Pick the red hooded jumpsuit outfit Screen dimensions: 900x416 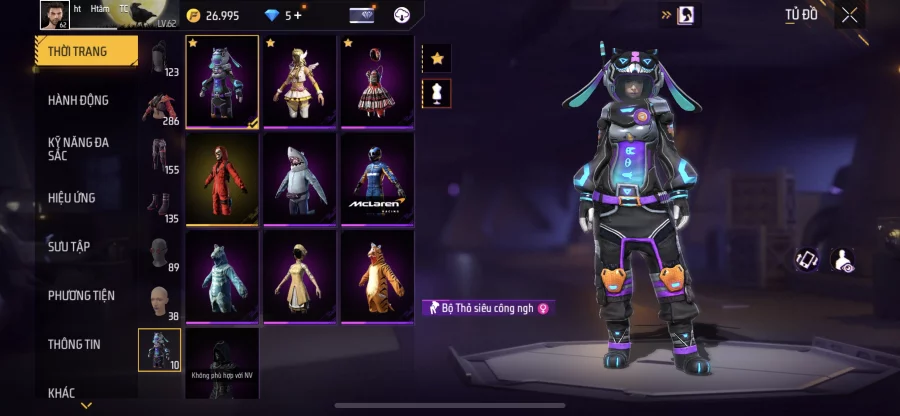(222, 179)
